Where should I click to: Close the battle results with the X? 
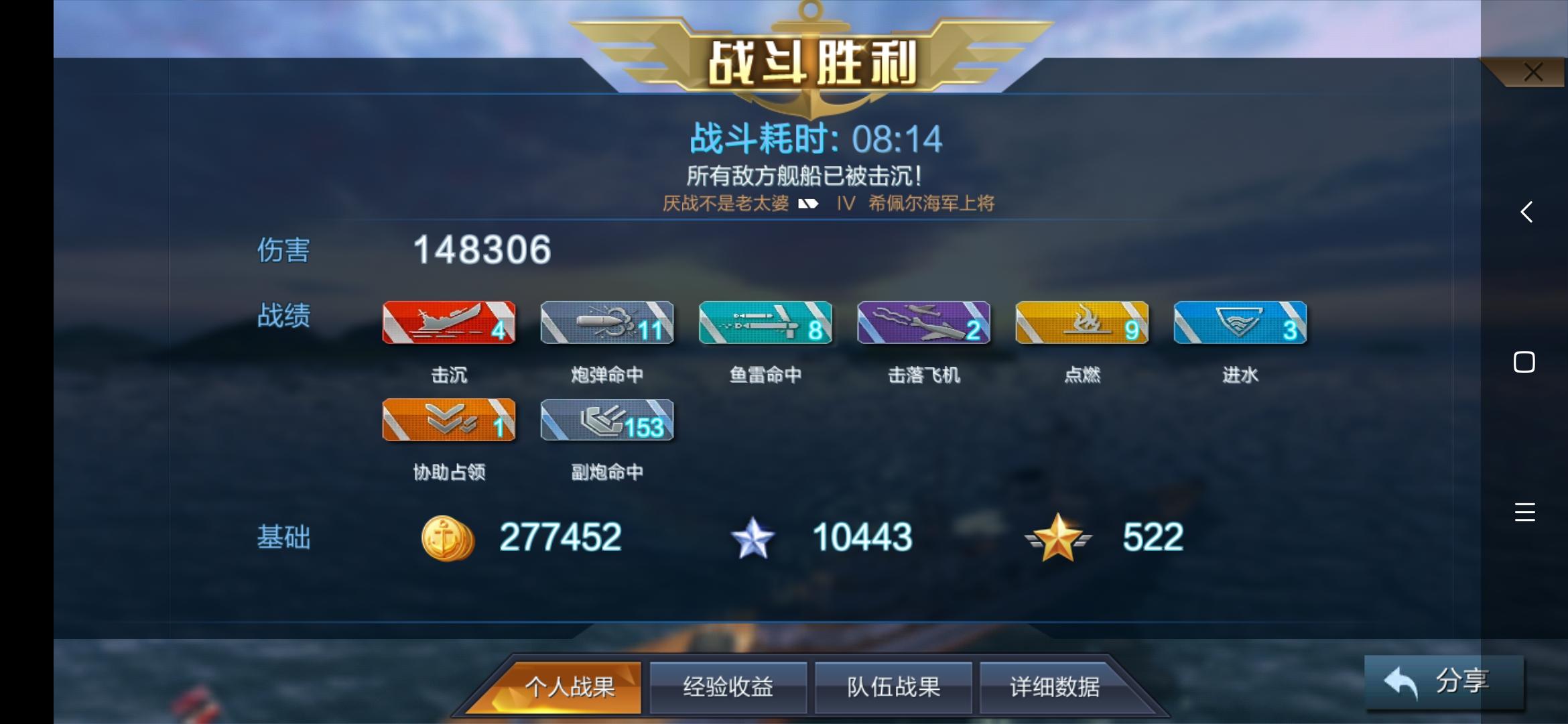coord(1531,72)
